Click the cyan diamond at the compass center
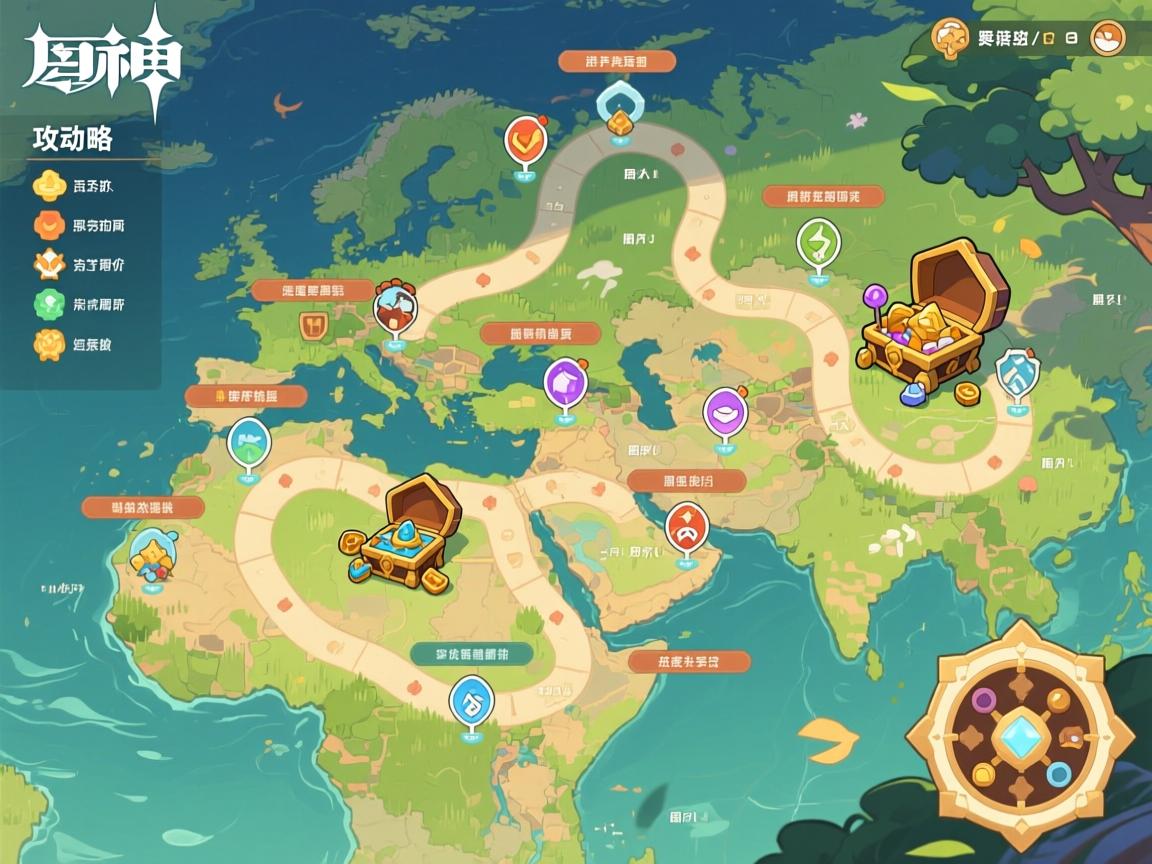Screen dimensions: 1152x864 1020,735
